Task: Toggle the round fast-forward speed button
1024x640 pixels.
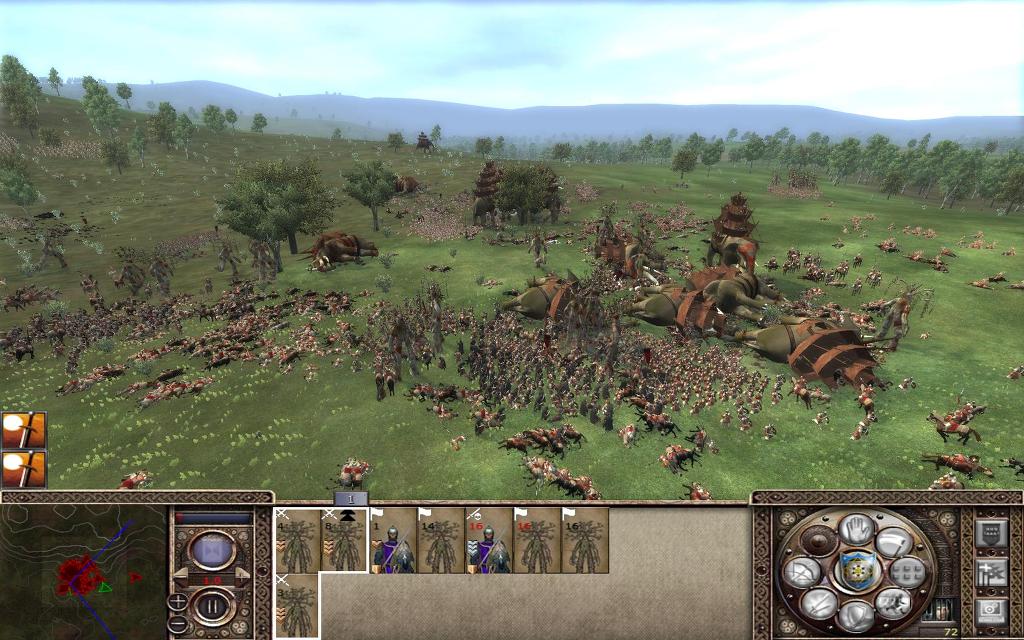Action: pyautogui.click(x=212, y=551)
